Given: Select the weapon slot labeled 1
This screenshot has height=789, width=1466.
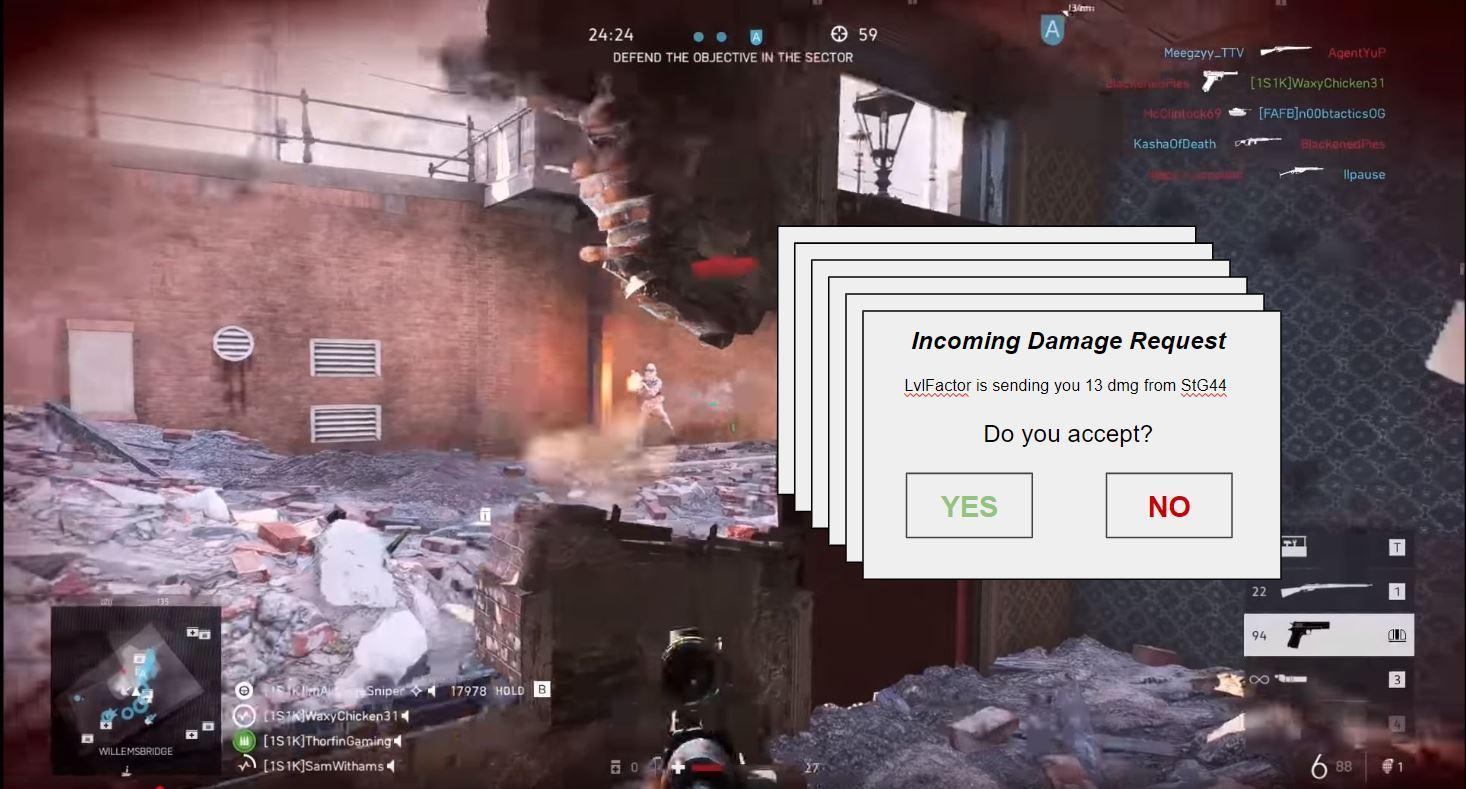Looking at the screenshot, I should [x=1398, y=591].
